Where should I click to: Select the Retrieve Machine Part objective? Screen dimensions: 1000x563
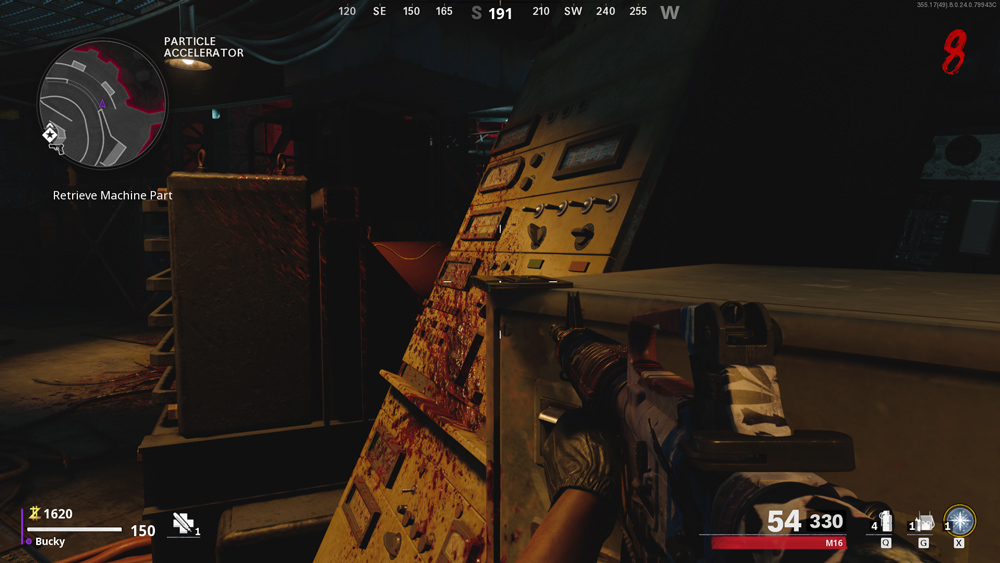point(113,196)
